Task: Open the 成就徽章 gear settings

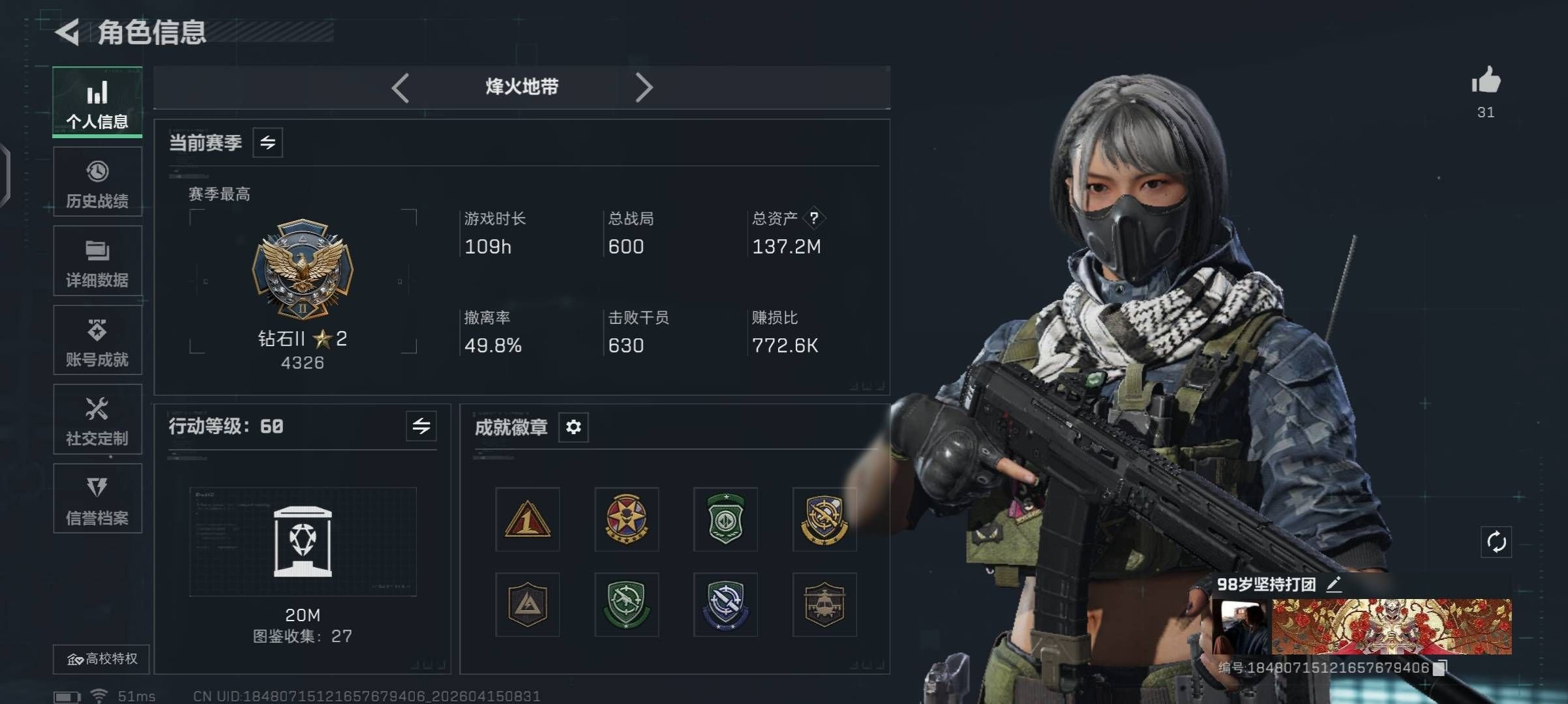Action: tap(573, 427)
